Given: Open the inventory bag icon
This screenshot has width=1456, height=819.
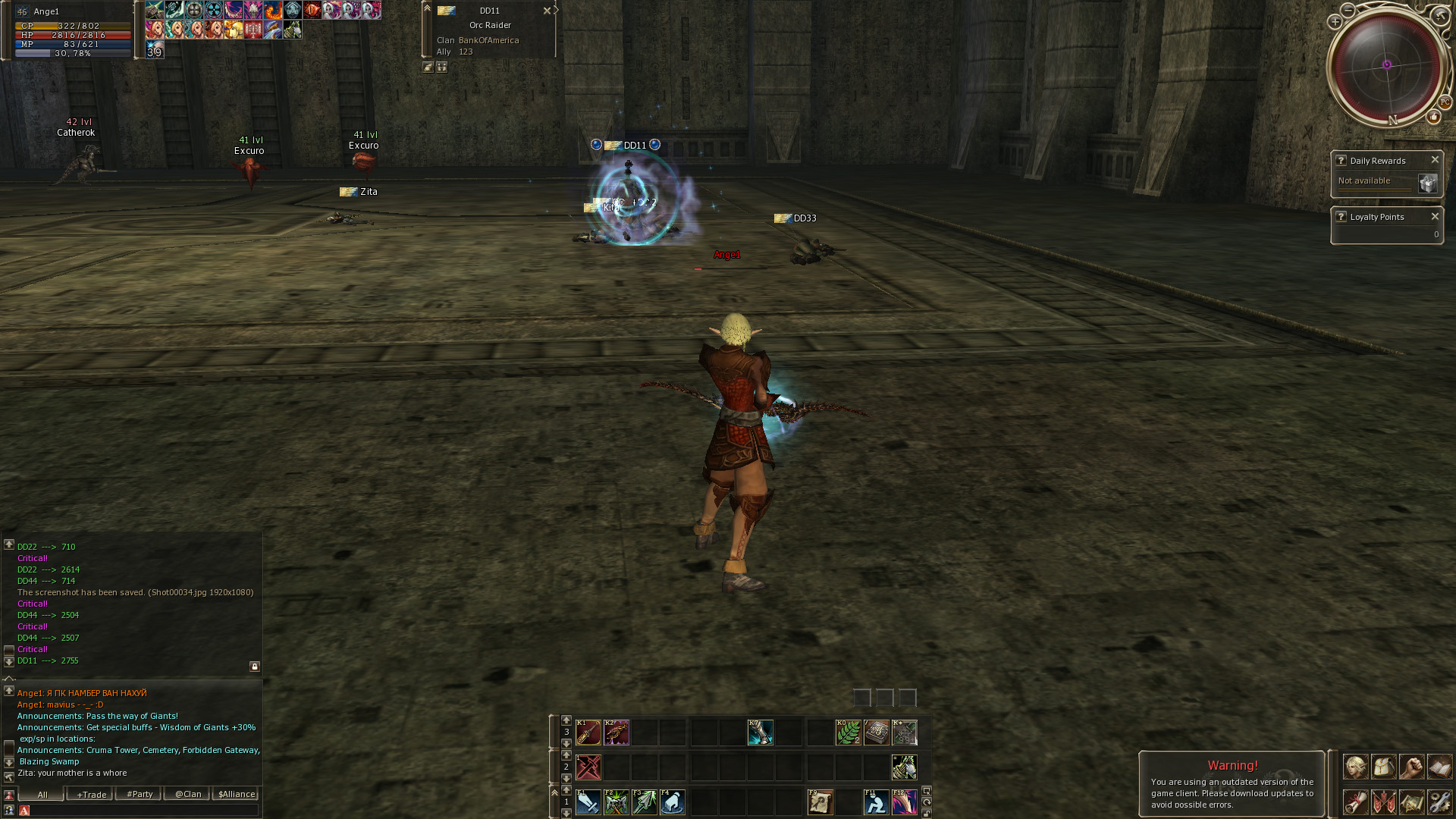Looking at the screenshot, I should pyautogui.click(x=1383, y=767).
